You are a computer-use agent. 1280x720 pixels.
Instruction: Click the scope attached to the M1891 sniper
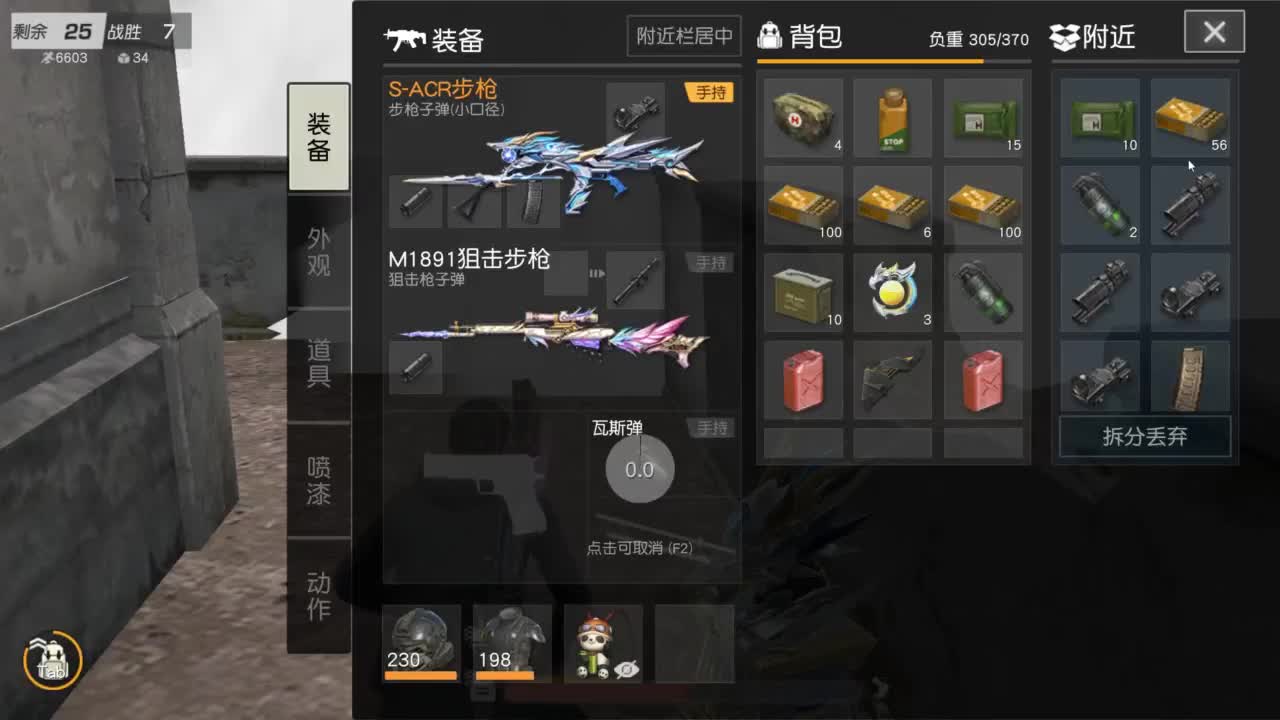(635, 281)
